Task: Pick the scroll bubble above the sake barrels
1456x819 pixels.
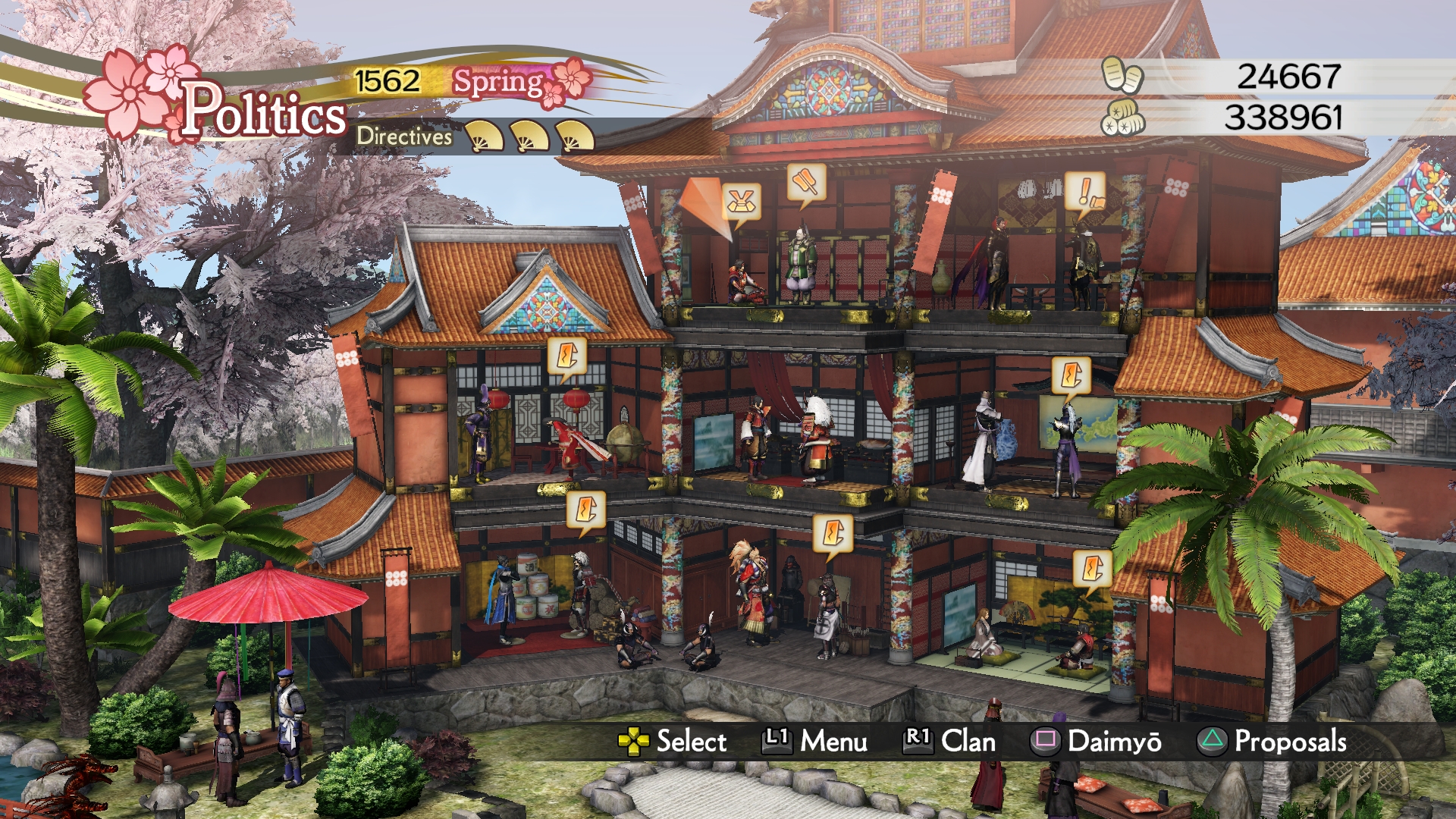Action: click(x=586, y=509)
